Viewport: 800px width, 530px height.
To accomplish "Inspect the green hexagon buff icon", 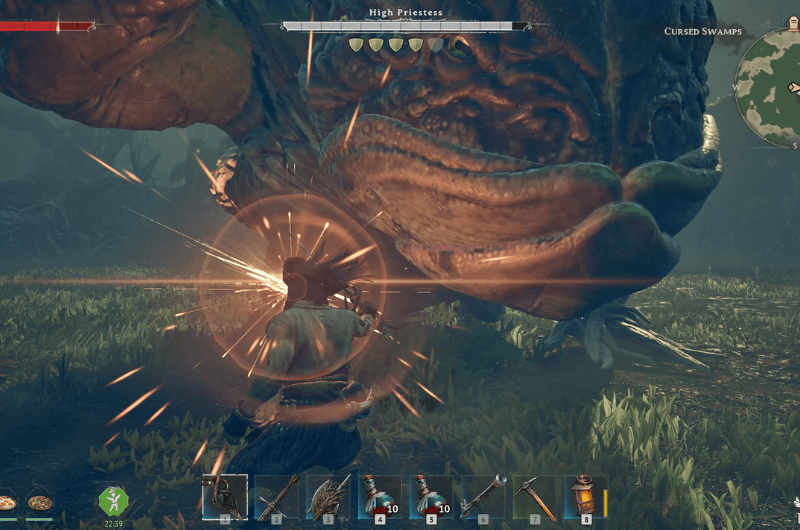I will (112, 501).
